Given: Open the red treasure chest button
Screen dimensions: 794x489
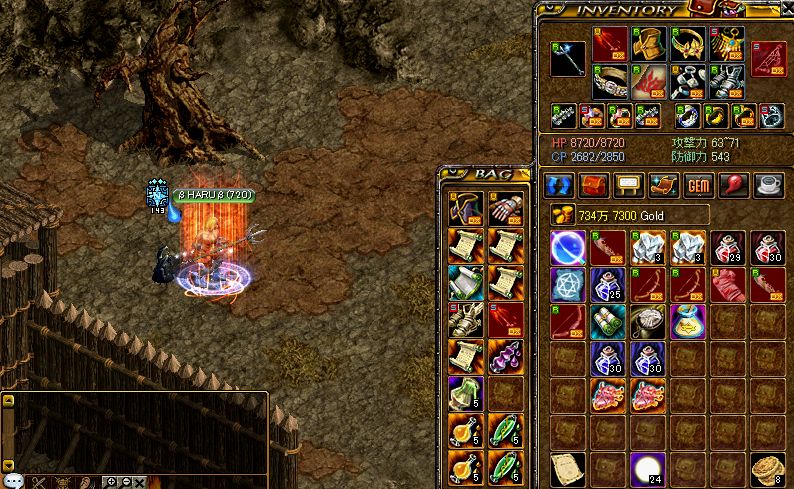Looking at the screenshot, I should pyautogui.click(x=594, y=185).
